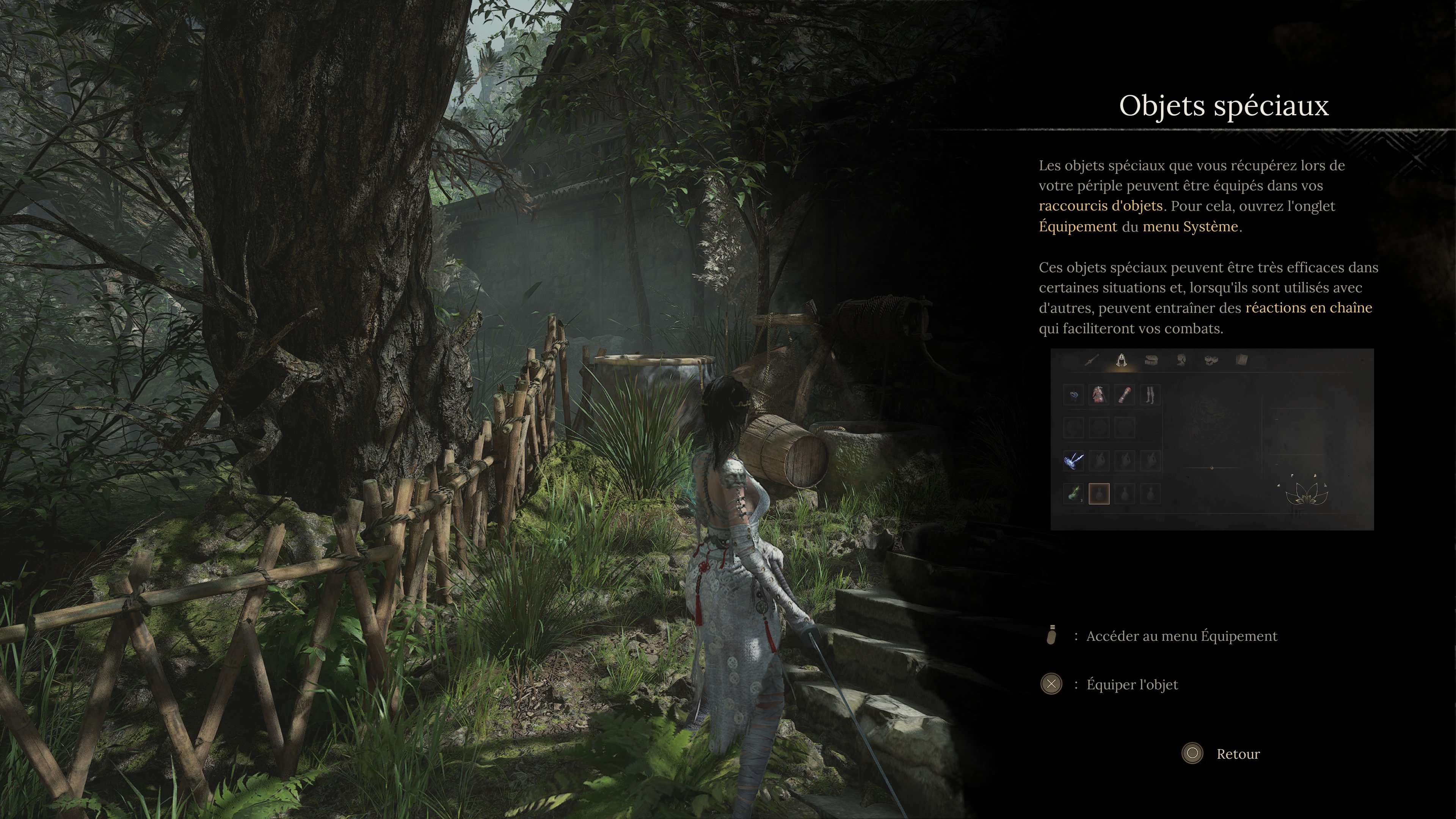Select the equipment menu tutorial image
1456x819 pixels.
coord(1212,439)
